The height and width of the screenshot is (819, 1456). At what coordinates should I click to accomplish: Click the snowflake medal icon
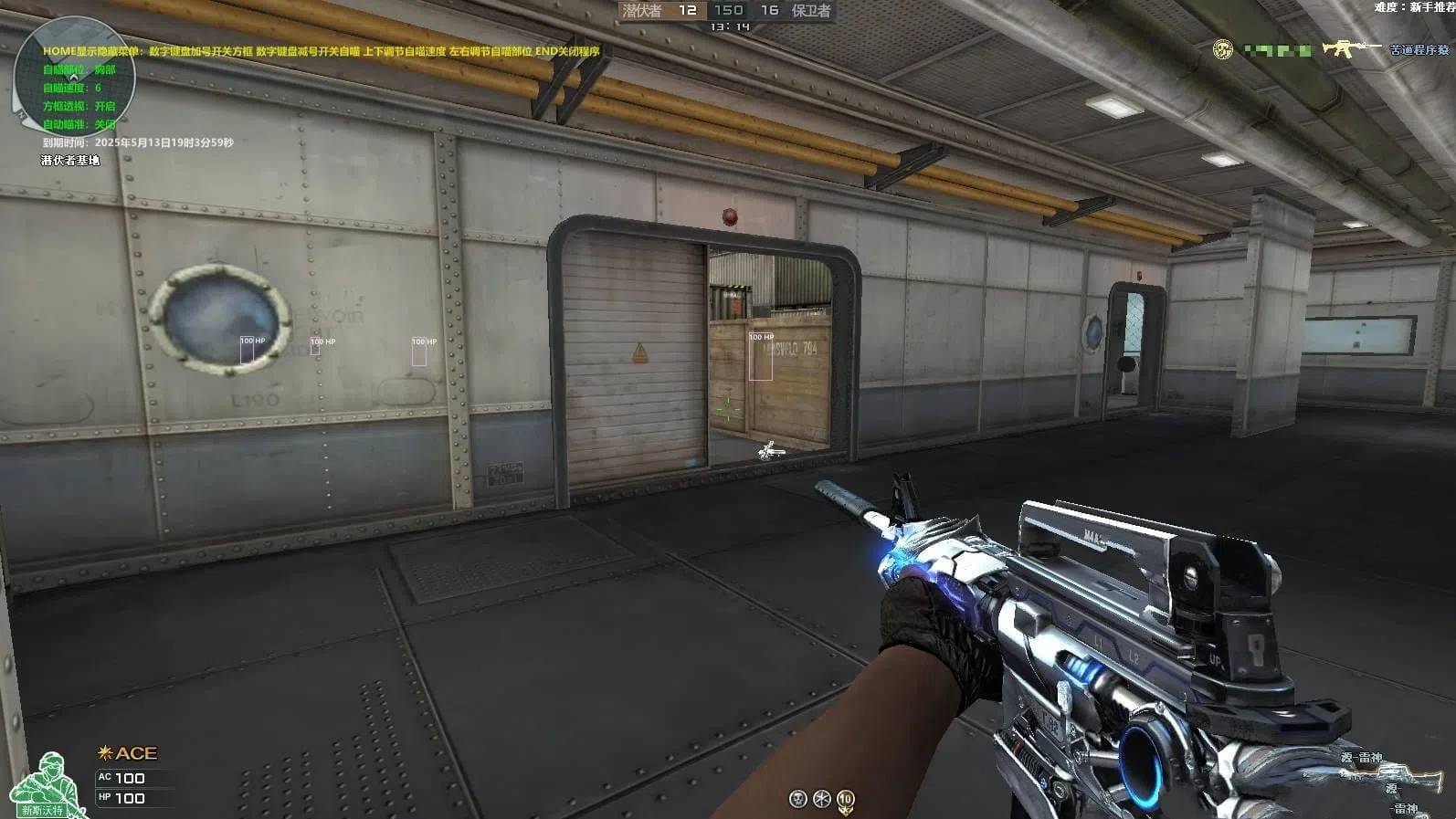pos(821,800)
